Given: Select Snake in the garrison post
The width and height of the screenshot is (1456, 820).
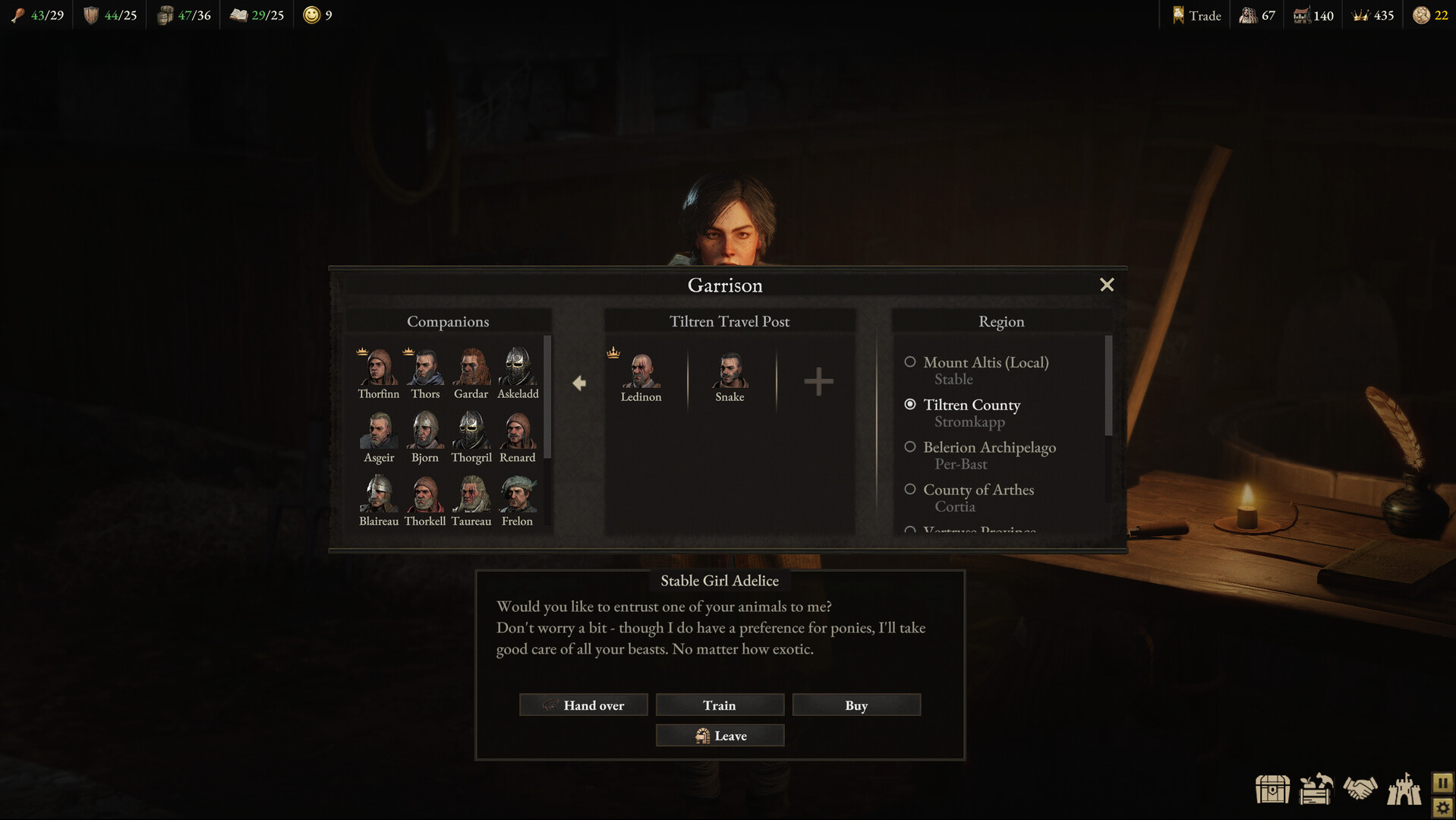Looking at the screenshot, I should (x=730, y=374).
